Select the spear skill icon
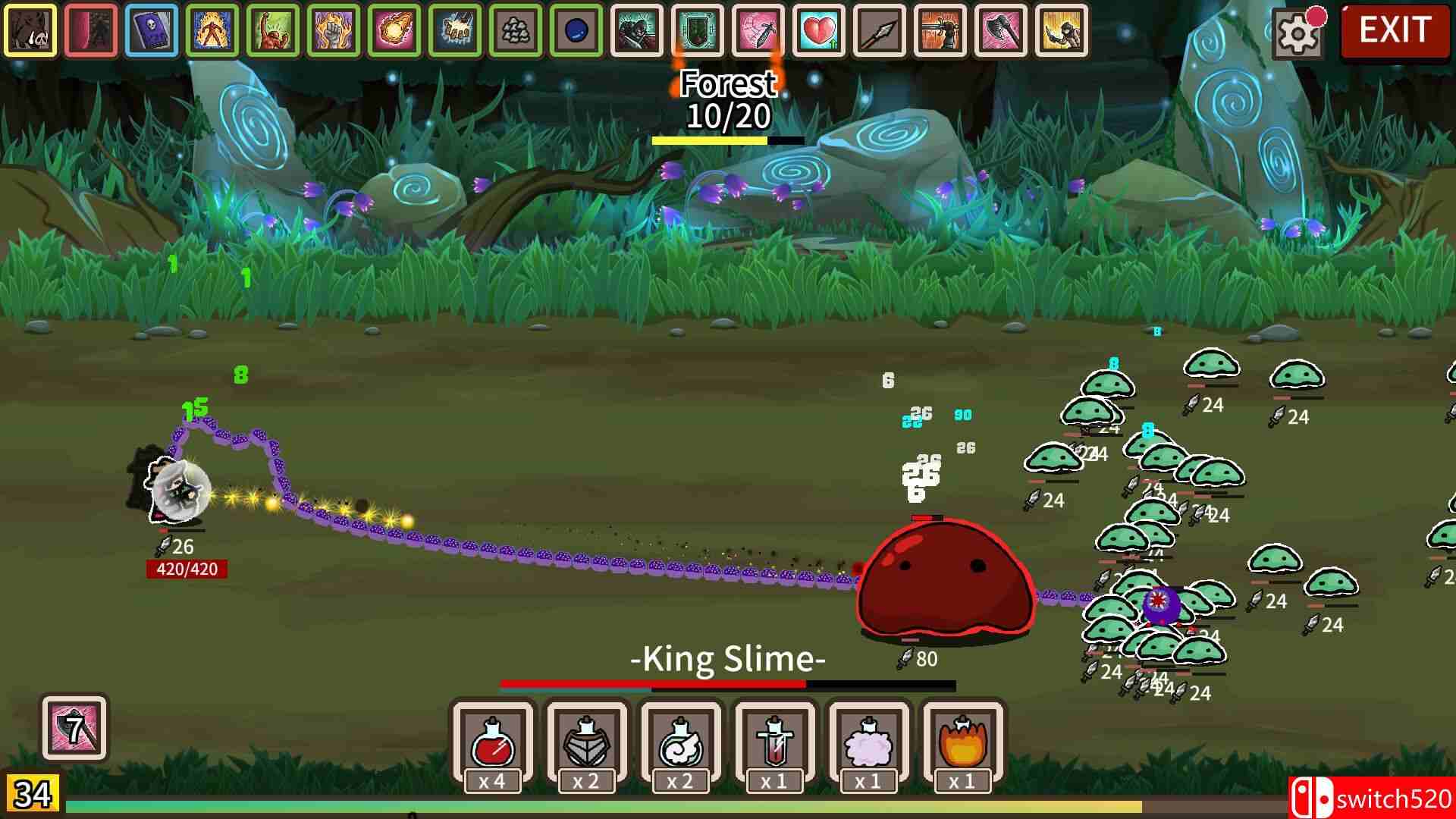 pos(880,31)
